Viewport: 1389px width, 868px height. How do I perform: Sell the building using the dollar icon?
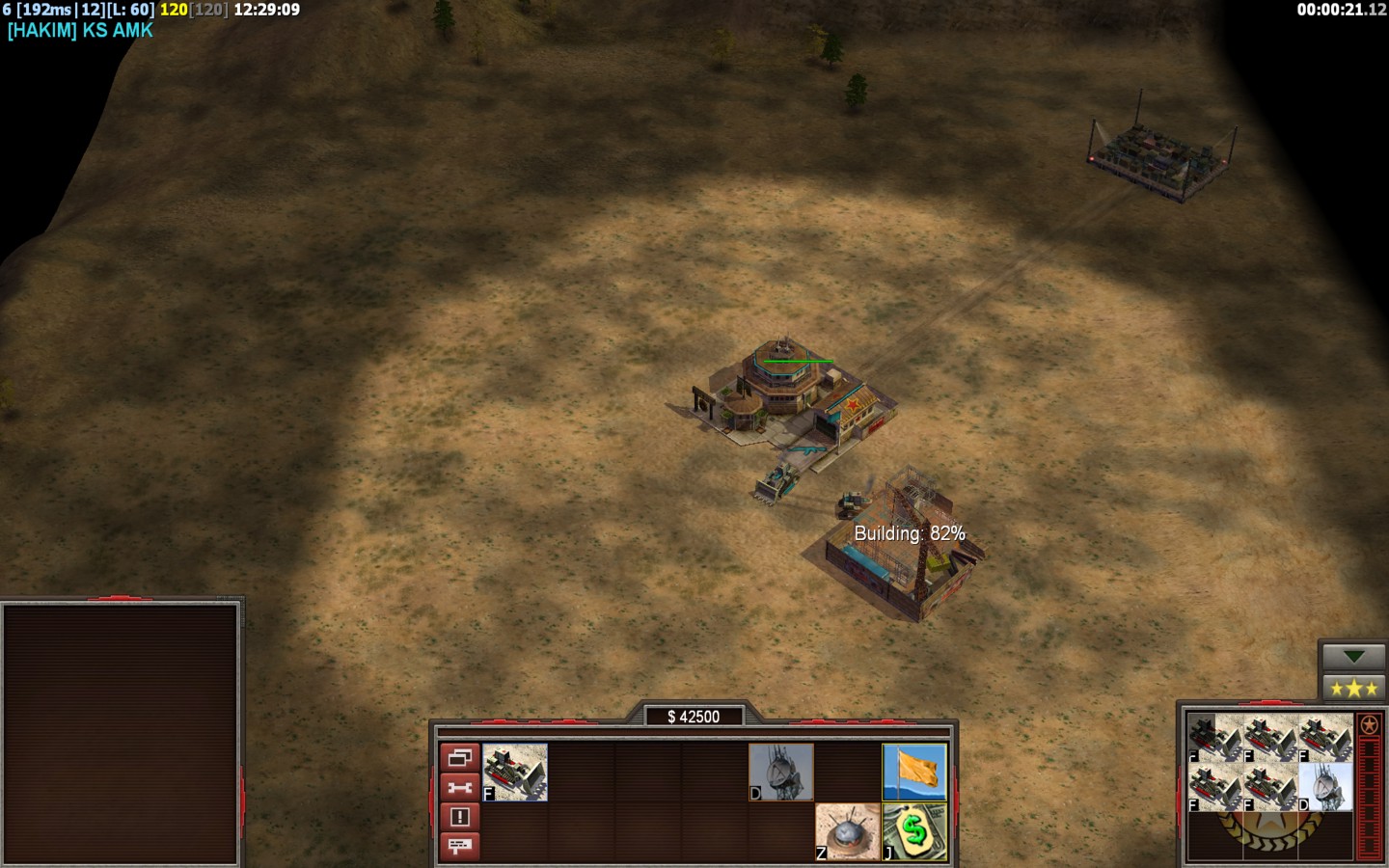[x=914, y=831]
